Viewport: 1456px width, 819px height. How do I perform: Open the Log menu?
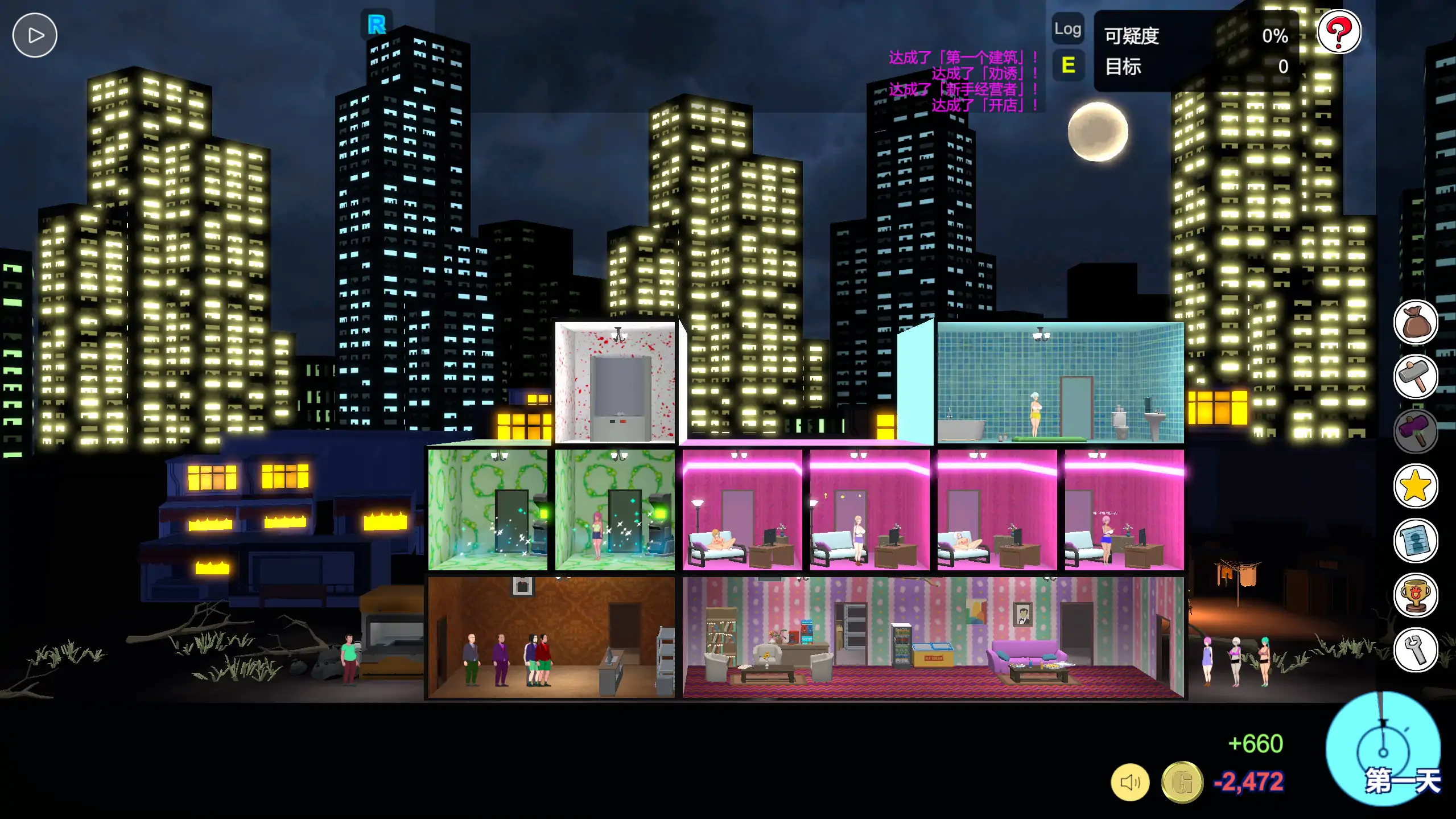[1068, 28]
